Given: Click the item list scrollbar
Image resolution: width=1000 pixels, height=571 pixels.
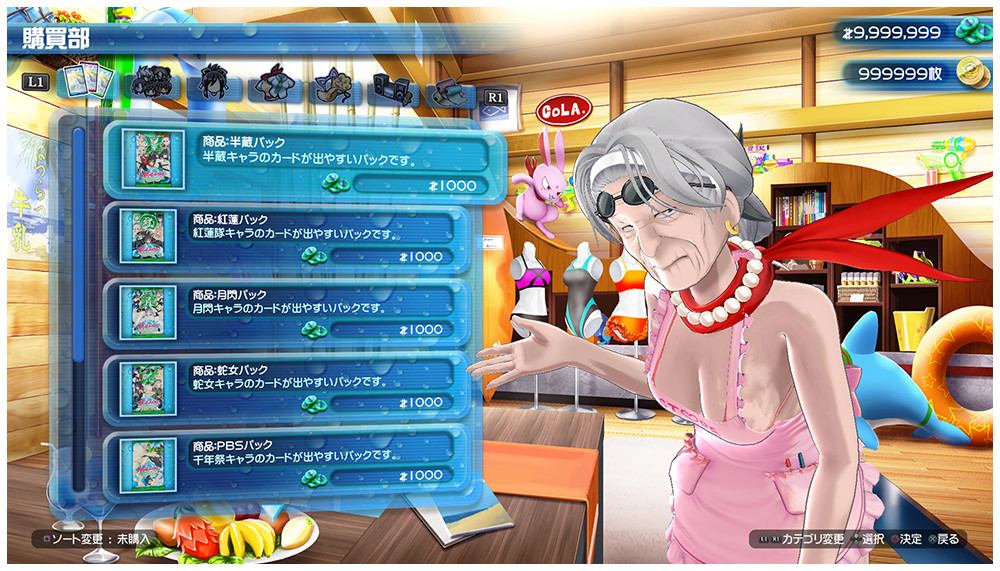Looking at the screenshot, I should tap(77, 300).
